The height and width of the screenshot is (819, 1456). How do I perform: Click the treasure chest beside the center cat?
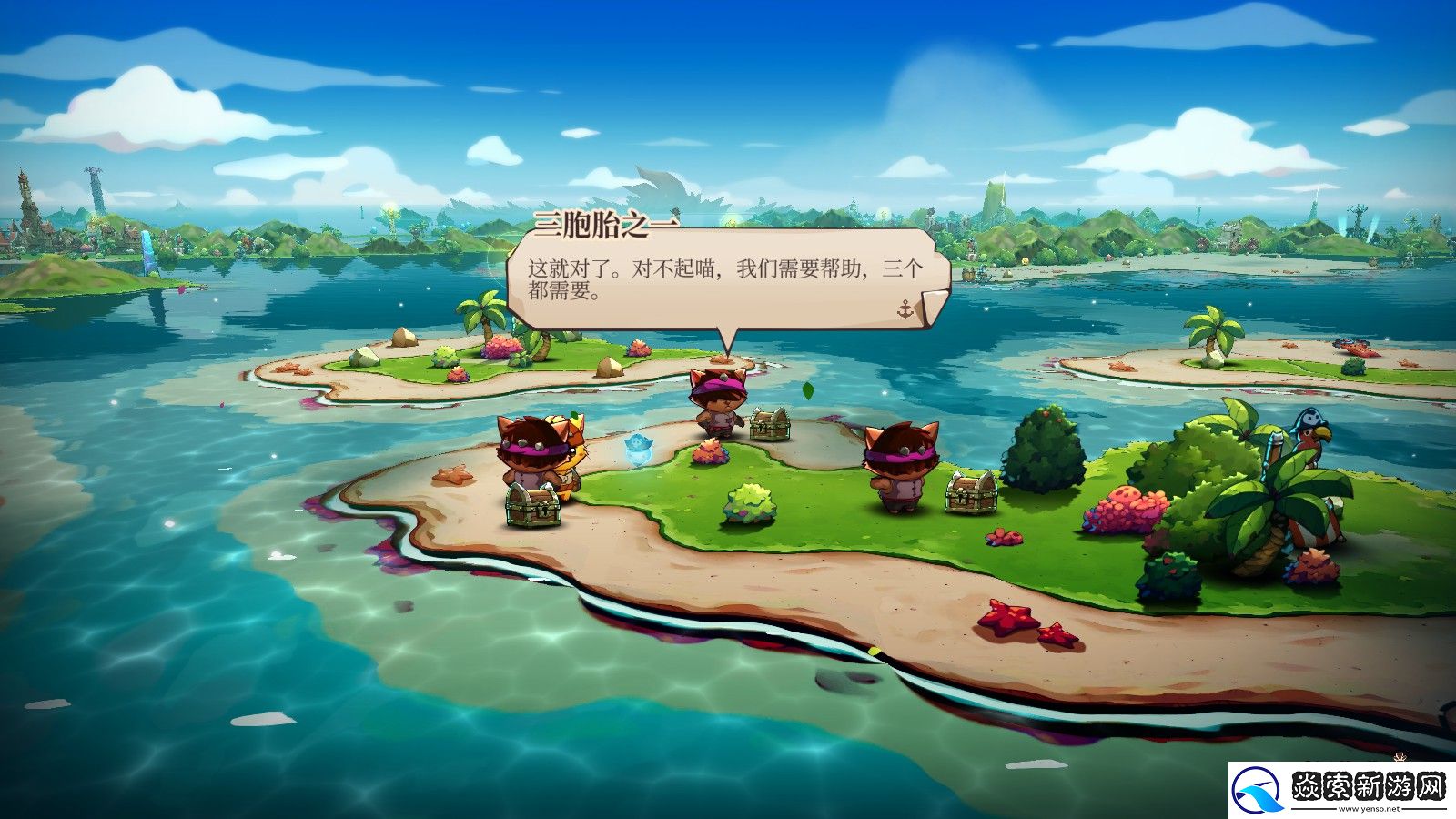770,426
